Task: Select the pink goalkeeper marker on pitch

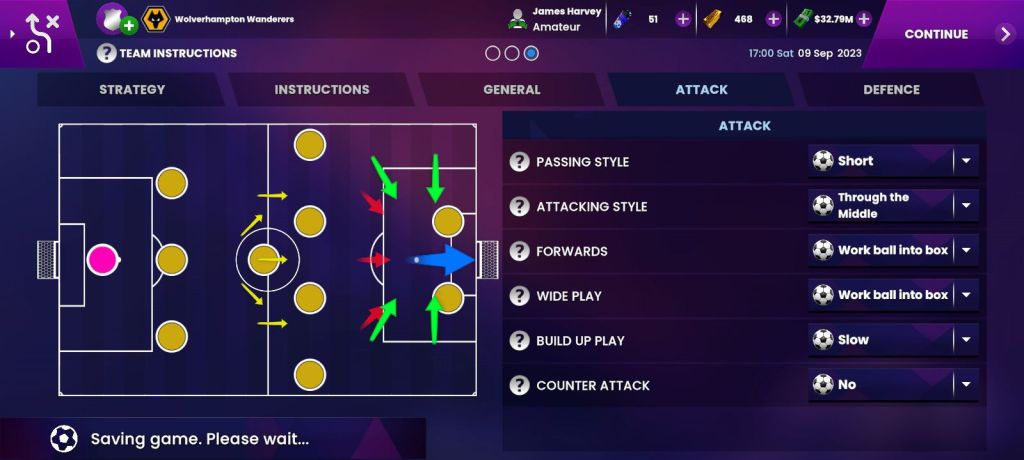Action: click(102, 260)
